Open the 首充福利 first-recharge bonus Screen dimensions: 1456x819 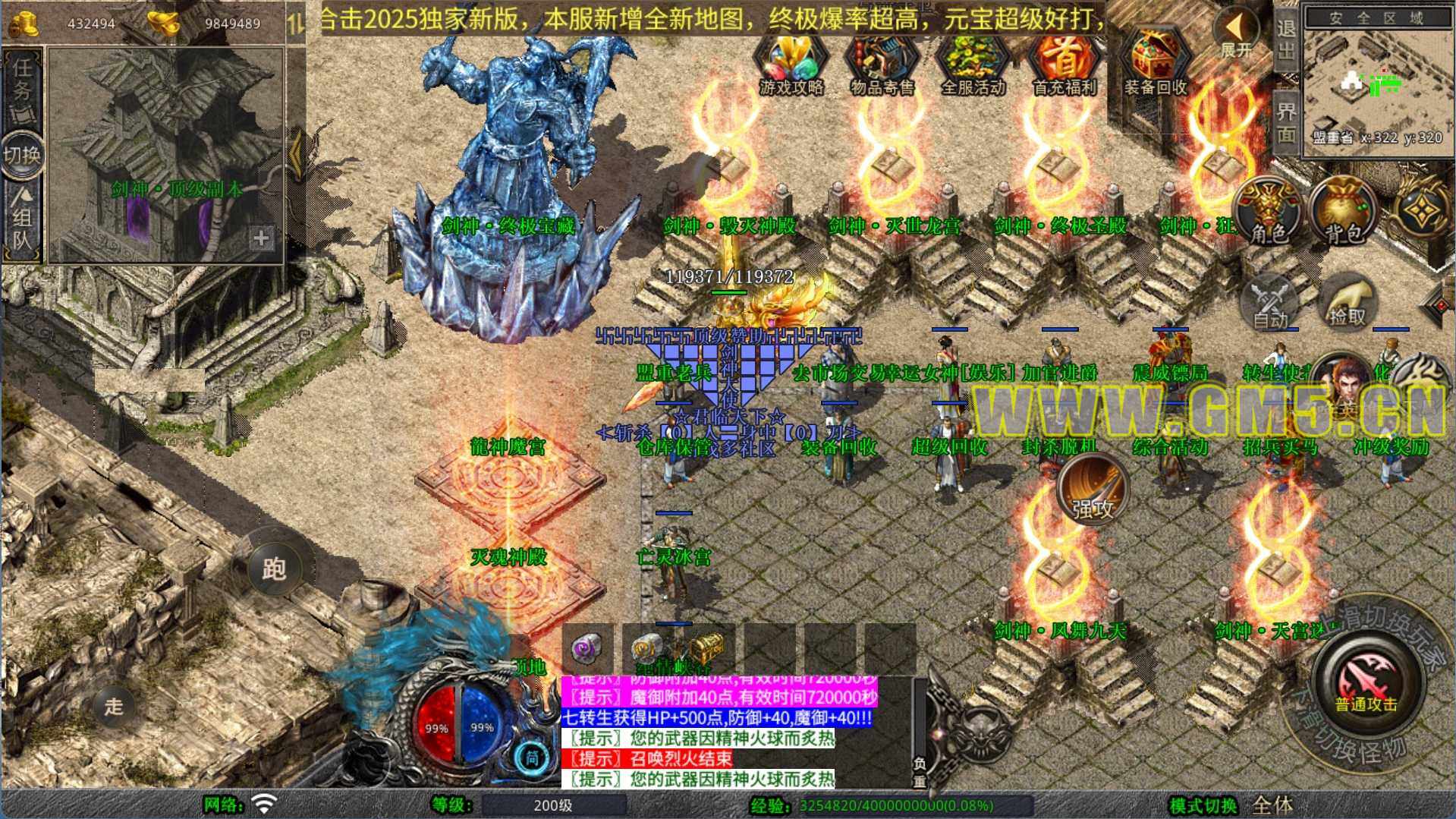(x=1064, y=65)
